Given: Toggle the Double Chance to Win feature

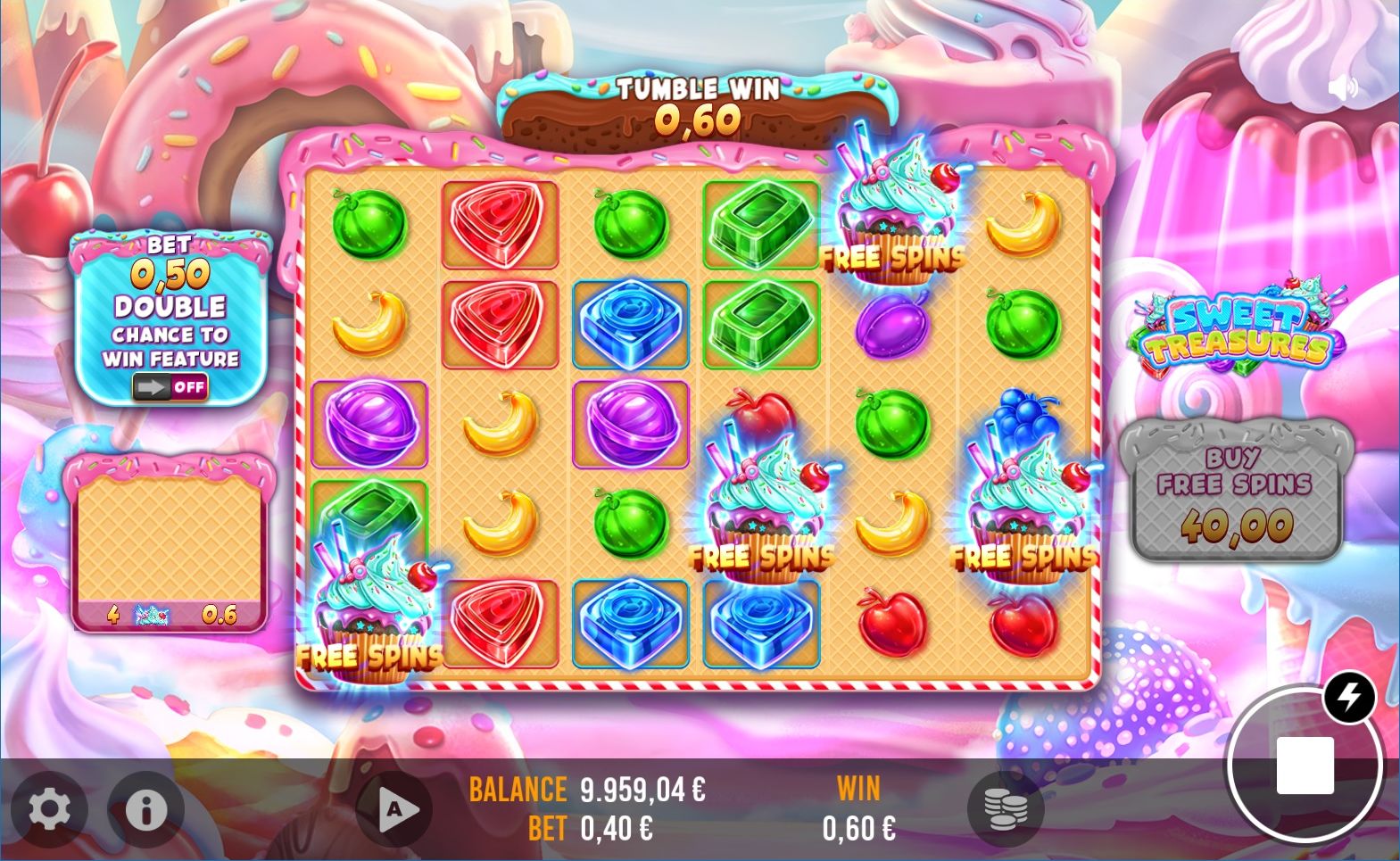Looking at the screenshot, I should click(x=170, y=387).
